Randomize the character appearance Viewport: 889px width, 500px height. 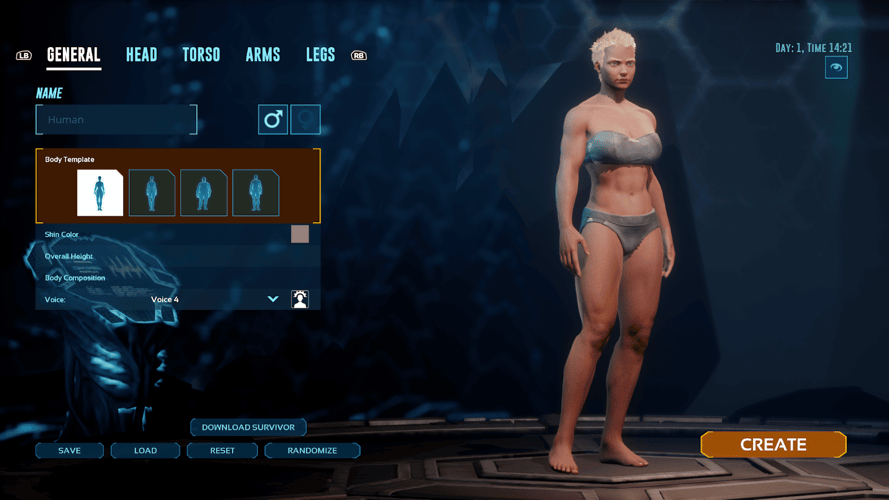point(312,451)
